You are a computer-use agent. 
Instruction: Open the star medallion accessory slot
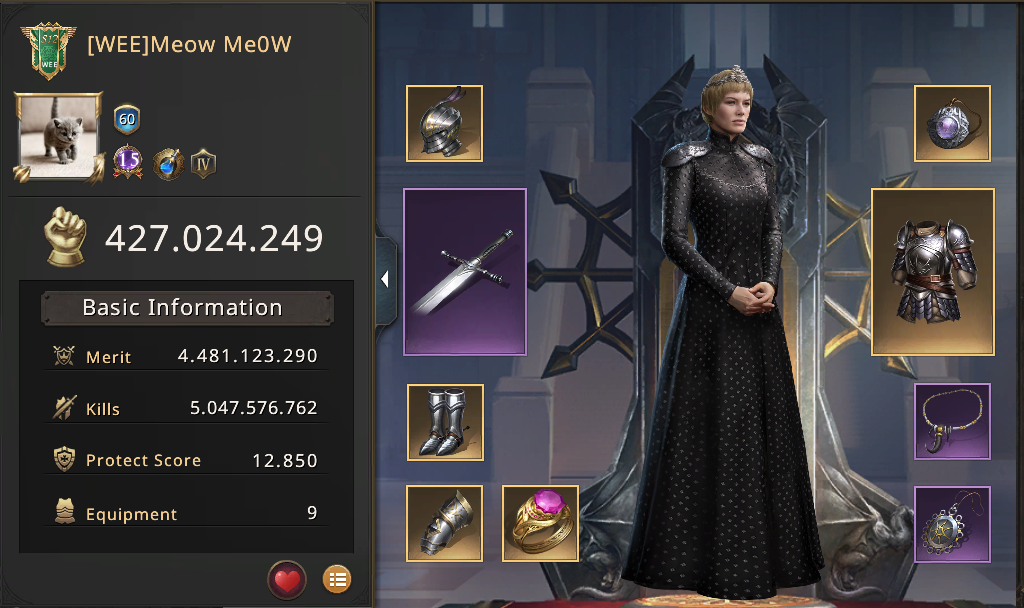[952, 524]
